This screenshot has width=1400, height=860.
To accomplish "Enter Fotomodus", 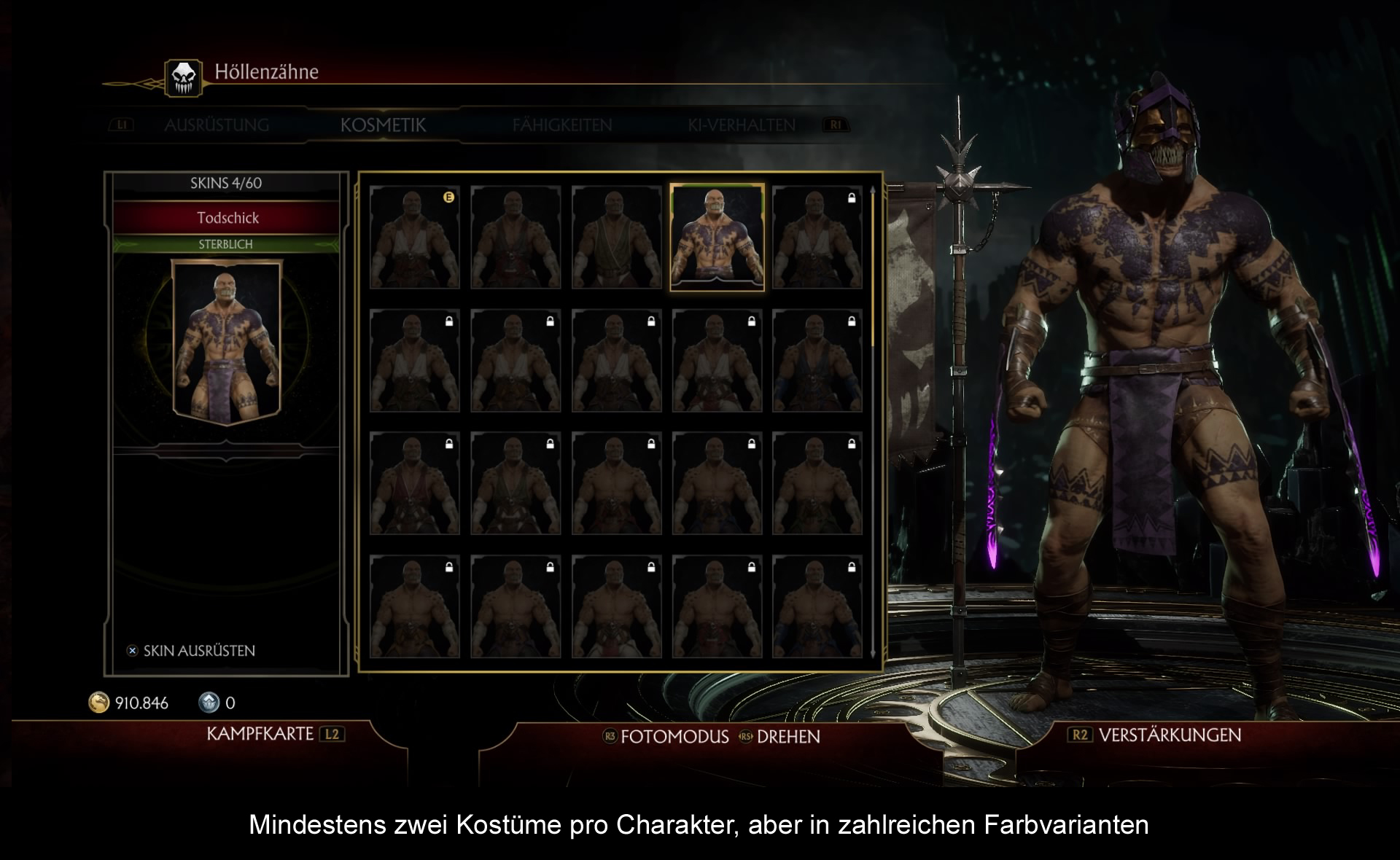I will point(674,737).
